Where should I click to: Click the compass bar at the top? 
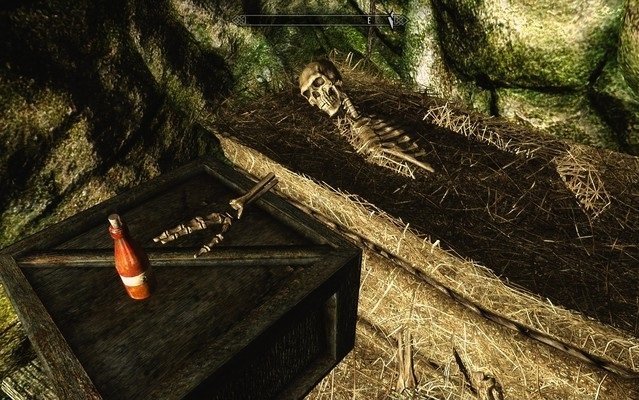[x=320, y=19]
